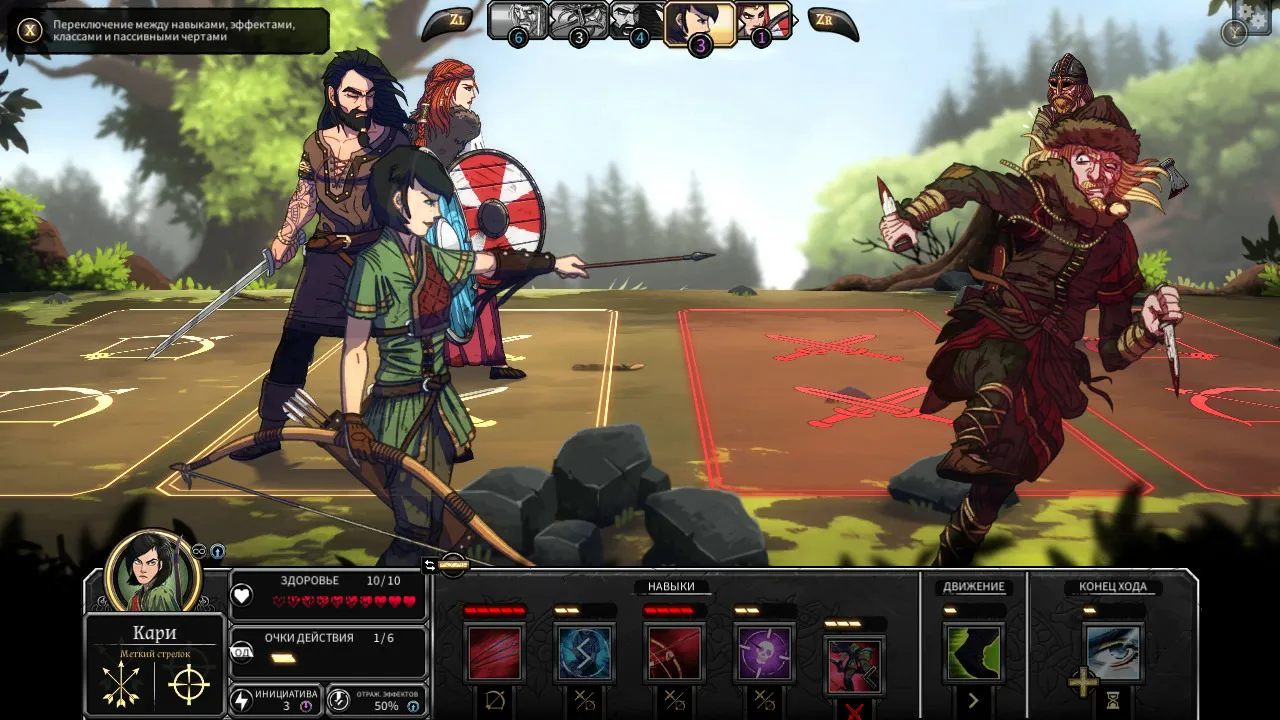This screenshot has height=720, width=1280.
Task: Use the purple skull skill
Action: click(x=764, y=653)
